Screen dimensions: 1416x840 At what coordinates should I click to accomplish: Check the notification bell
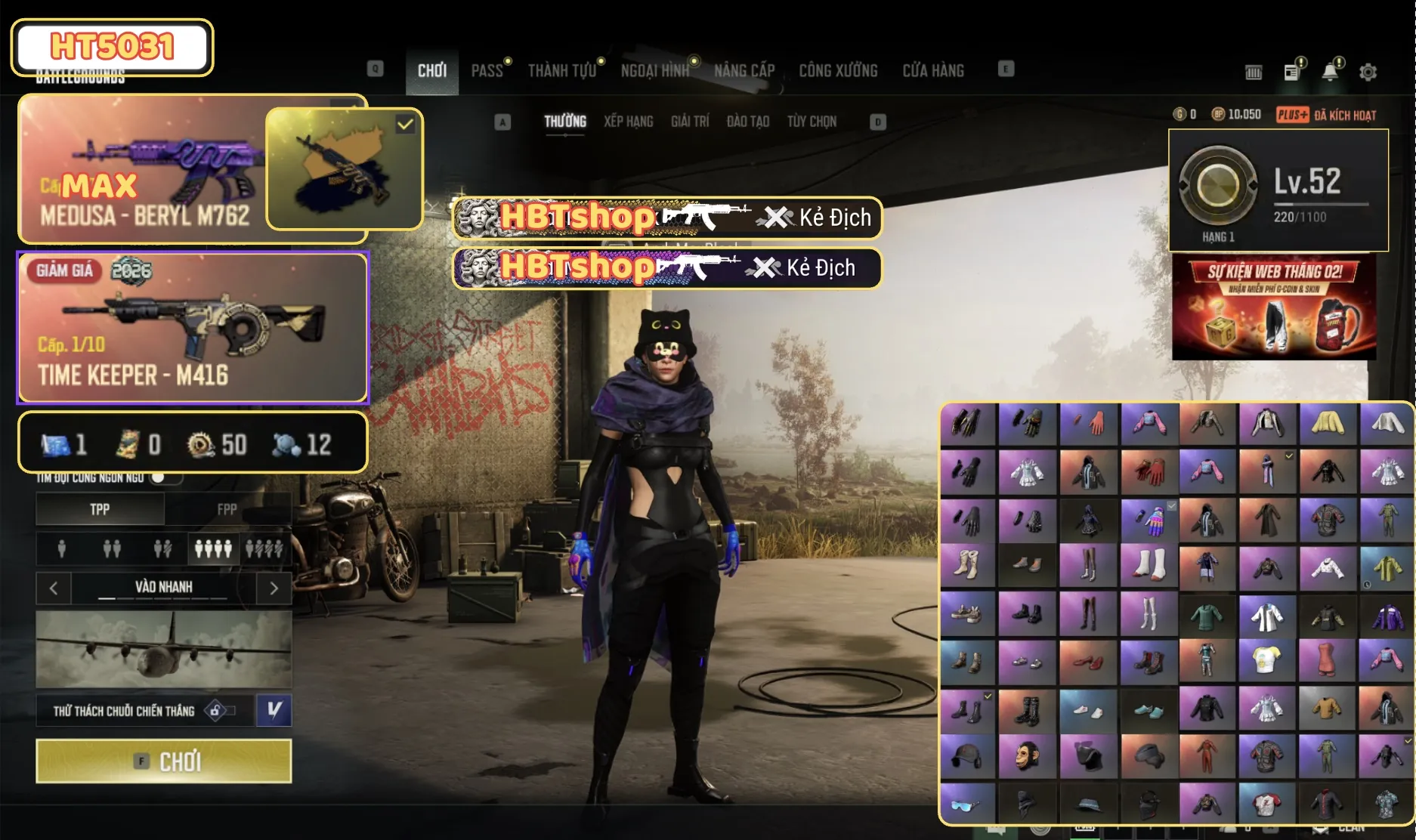click(1330, 72)
